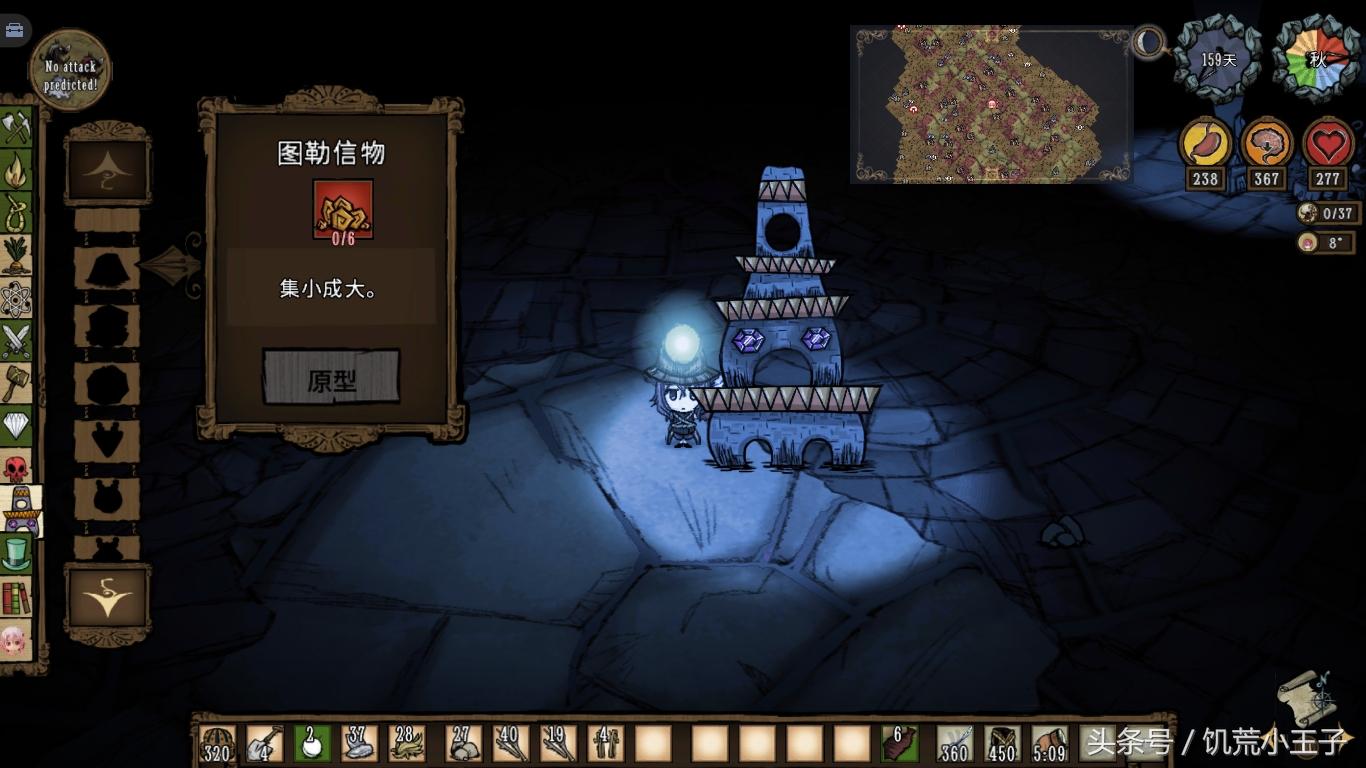Switch to the red skull Magic tab

tap(16, 468)
